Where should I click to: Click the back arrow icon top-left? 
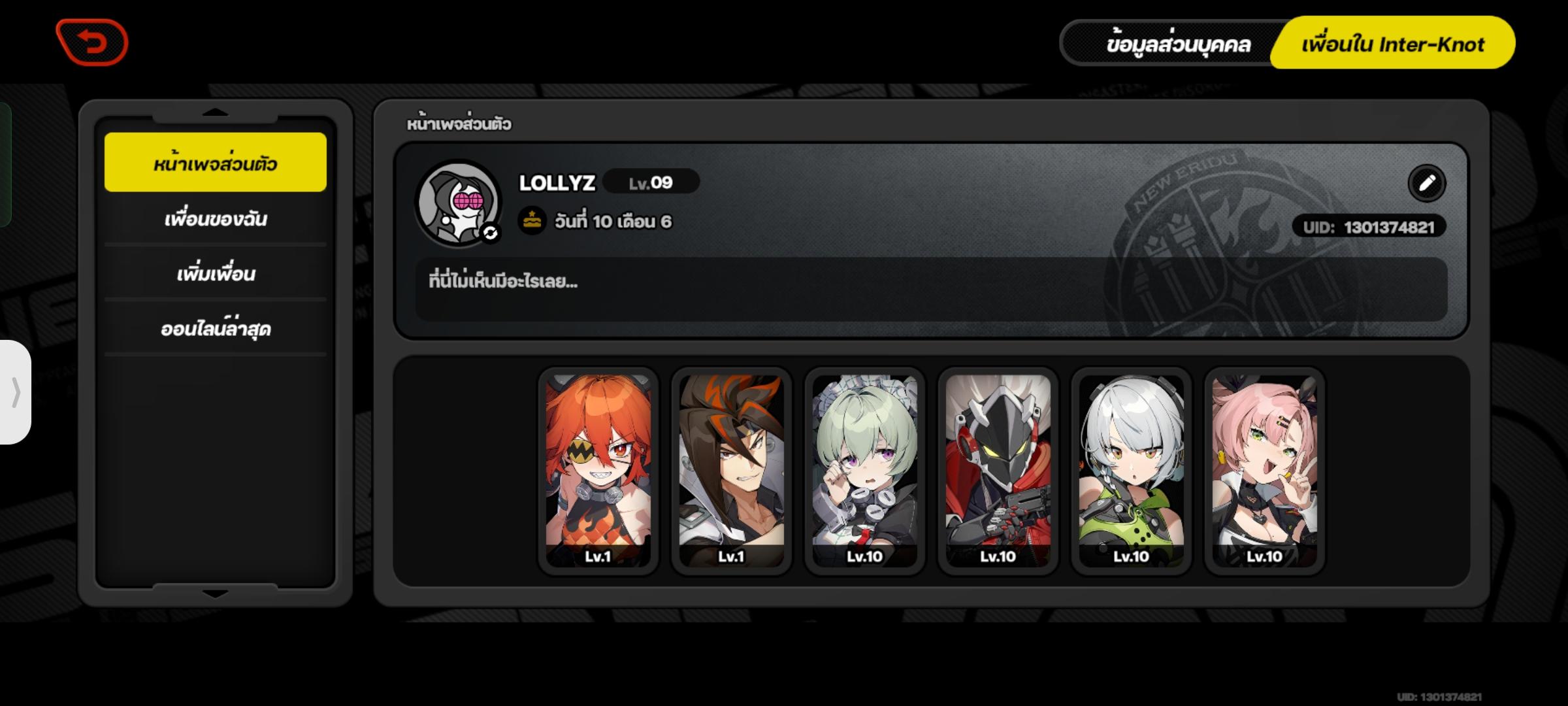pyautogui.click(x=93, y=41)
